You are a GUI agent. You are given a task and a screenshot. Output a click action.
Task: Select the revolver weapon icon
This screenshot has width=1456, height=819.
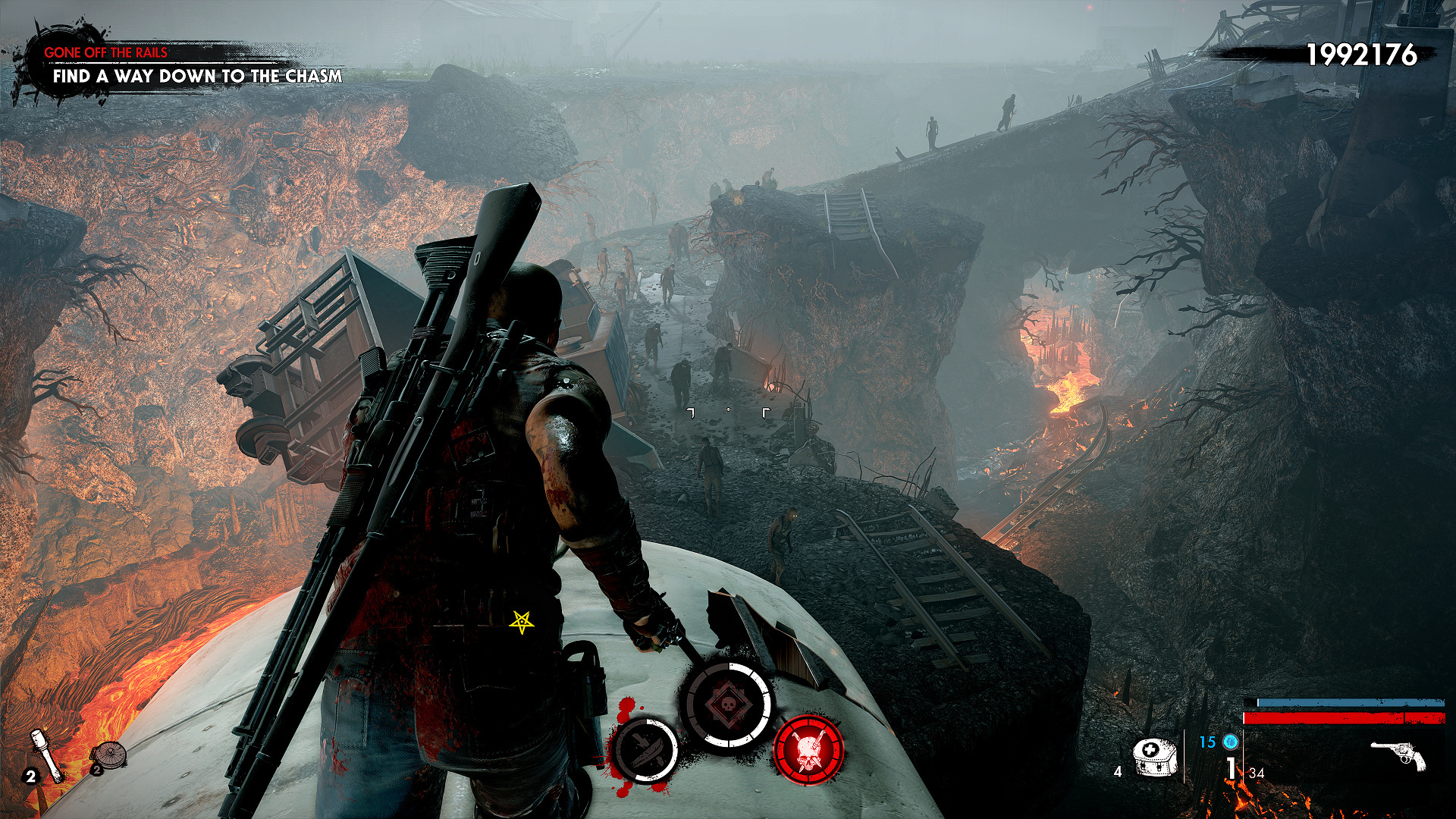coord(1398,756)
